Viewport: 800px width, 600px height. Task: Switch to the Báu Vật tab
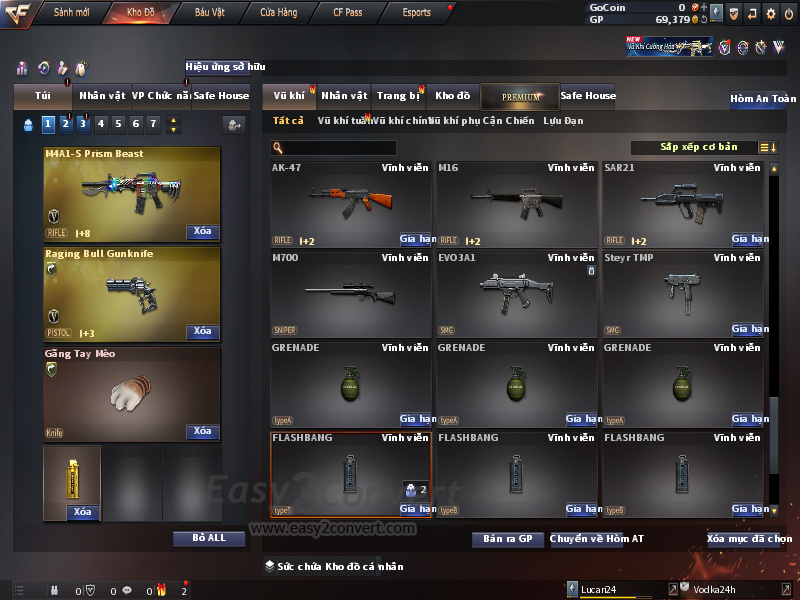(209, 13)
